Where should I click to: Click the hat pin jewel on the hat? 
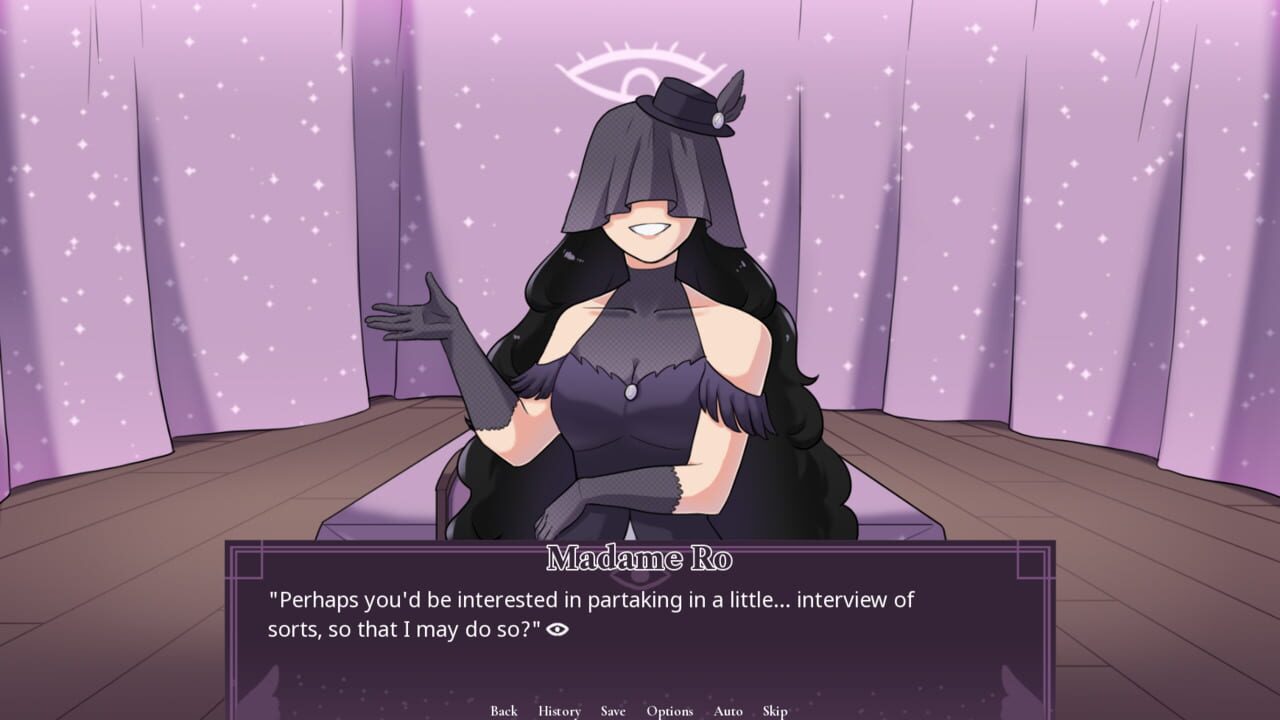click(718, 119)
